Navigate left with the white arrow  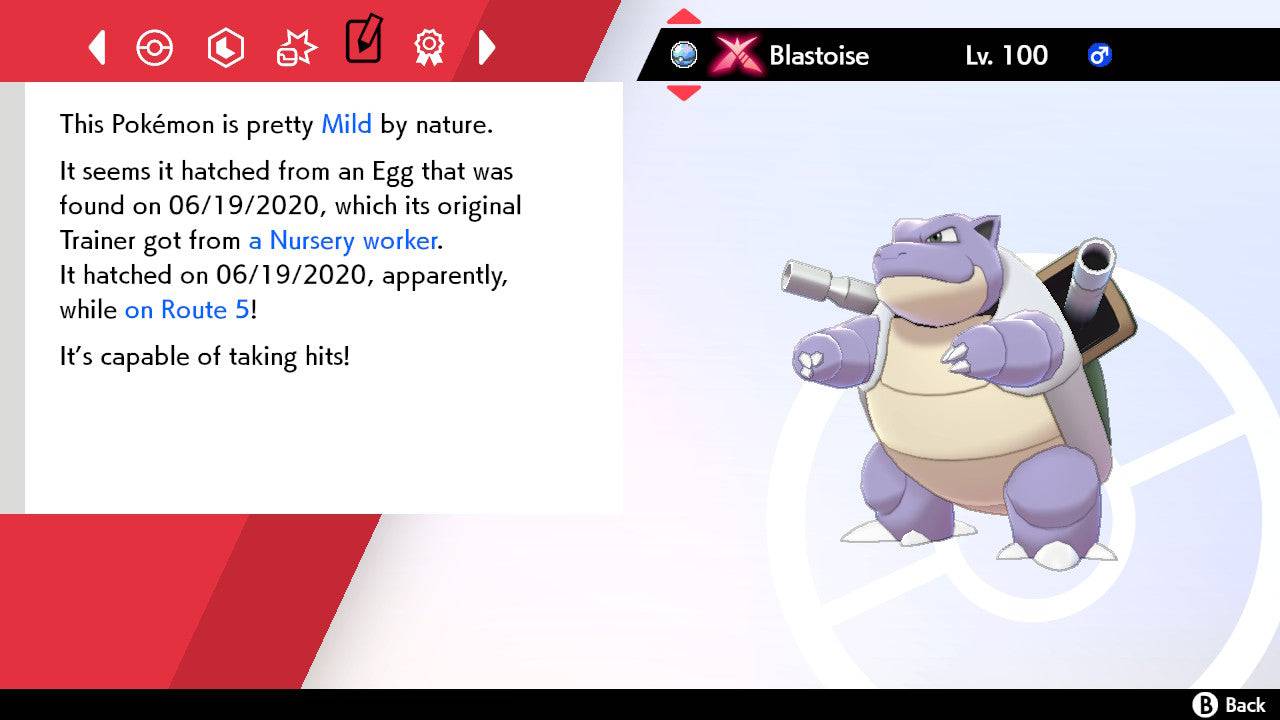96,47
